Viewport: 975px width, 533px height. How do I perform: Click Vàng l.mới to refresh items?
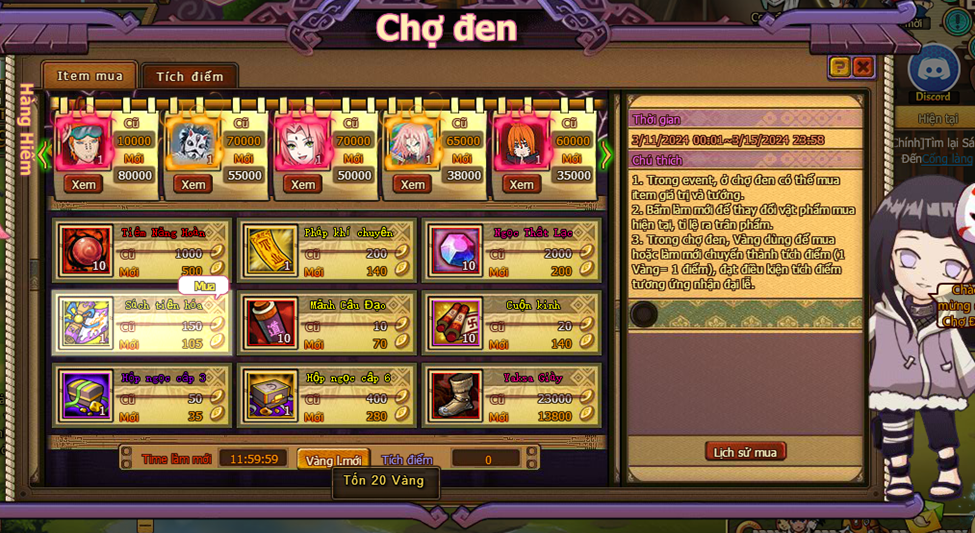pyautogui.click(x=333, y=460)
